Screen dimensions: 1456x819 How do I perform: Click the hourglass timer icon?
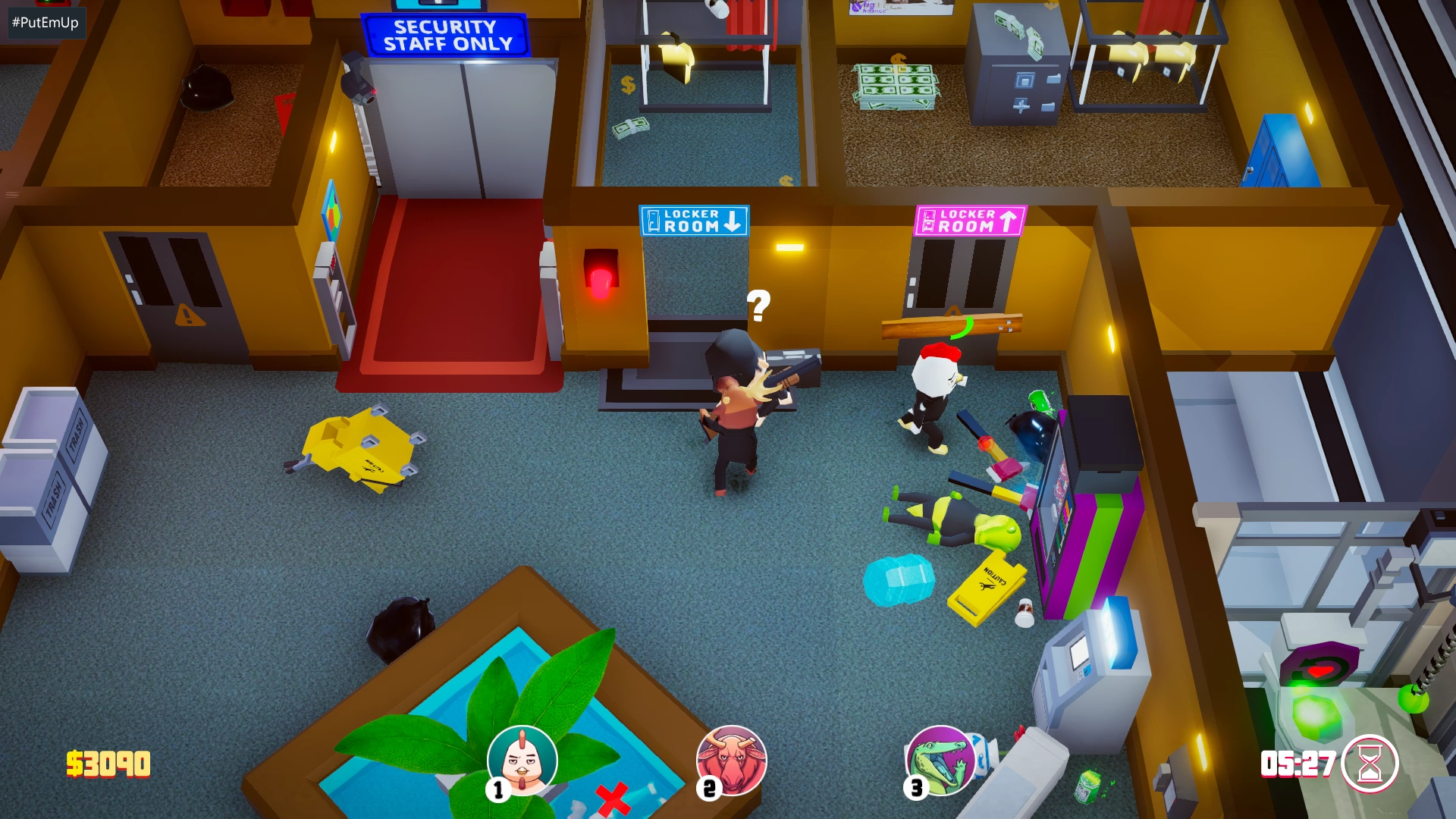click(x=1369, y=764)
